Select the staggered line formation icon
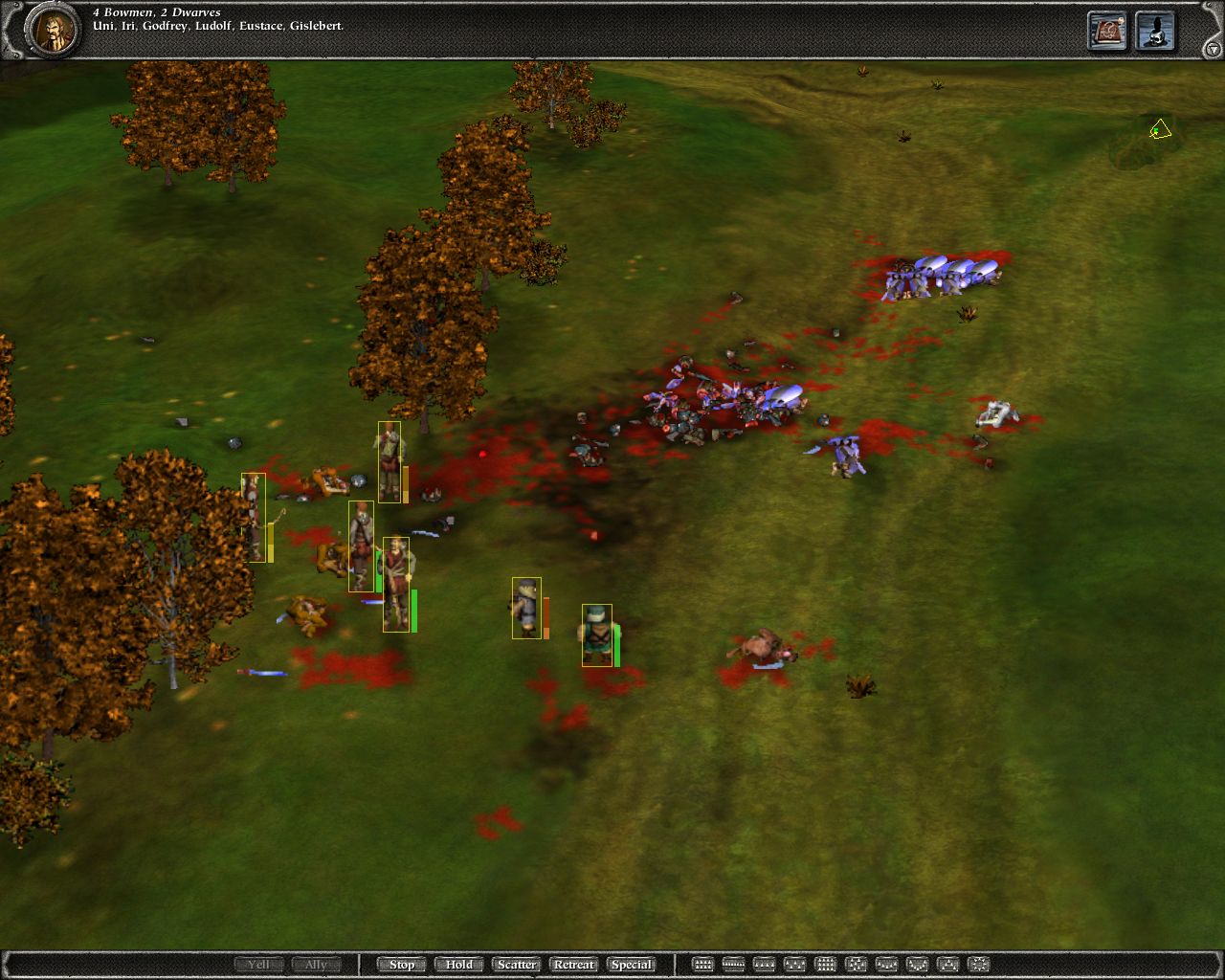The height and width of the screenshot is (980, 1225). 794,964
